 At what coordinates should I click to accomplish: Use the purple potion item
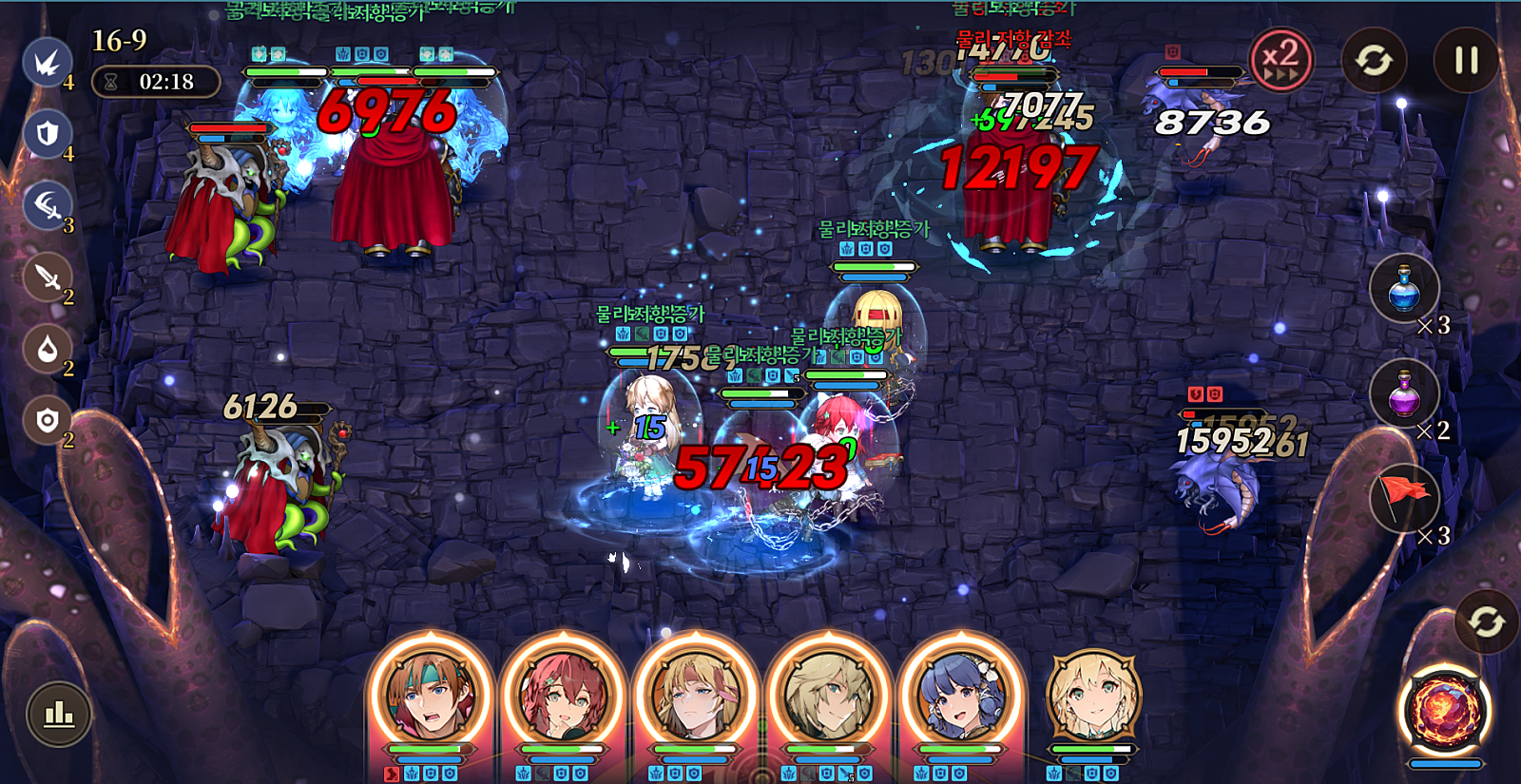(1404, 393)
